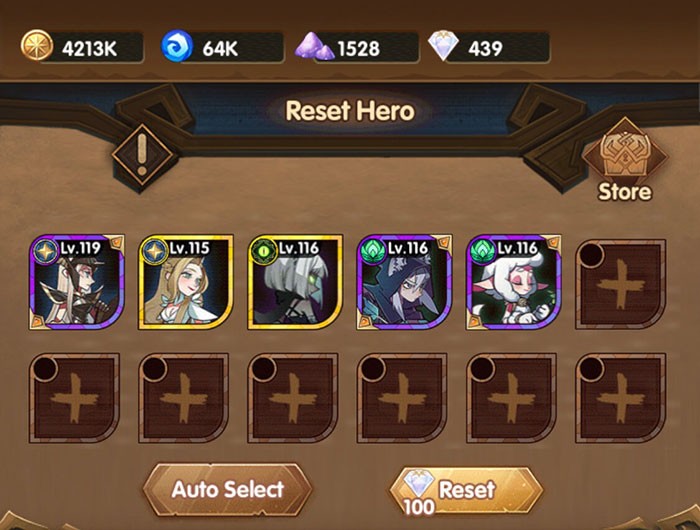Select the Lv.119 hero portrait
700x530 pixels.
click(76, 283)
